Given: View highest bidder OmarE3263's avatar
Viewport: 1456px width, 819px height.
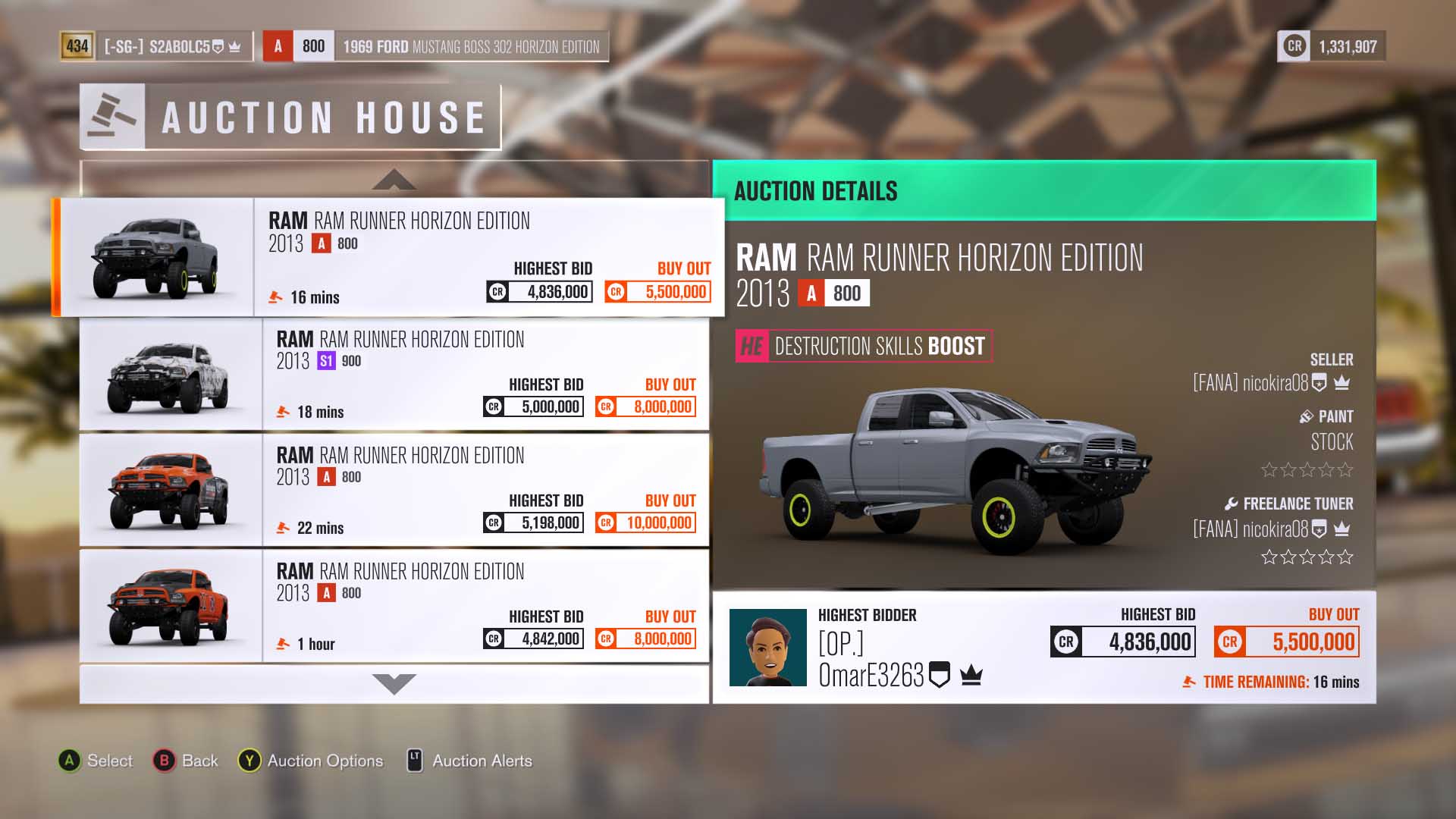Looking at the screenshot, I should click(767, 648).
